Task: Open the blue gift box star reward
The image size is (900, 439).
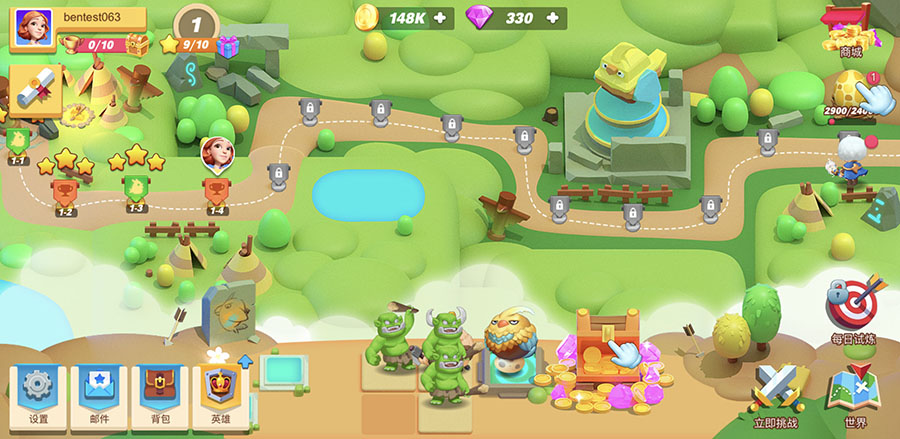Action: click(228, 45)
